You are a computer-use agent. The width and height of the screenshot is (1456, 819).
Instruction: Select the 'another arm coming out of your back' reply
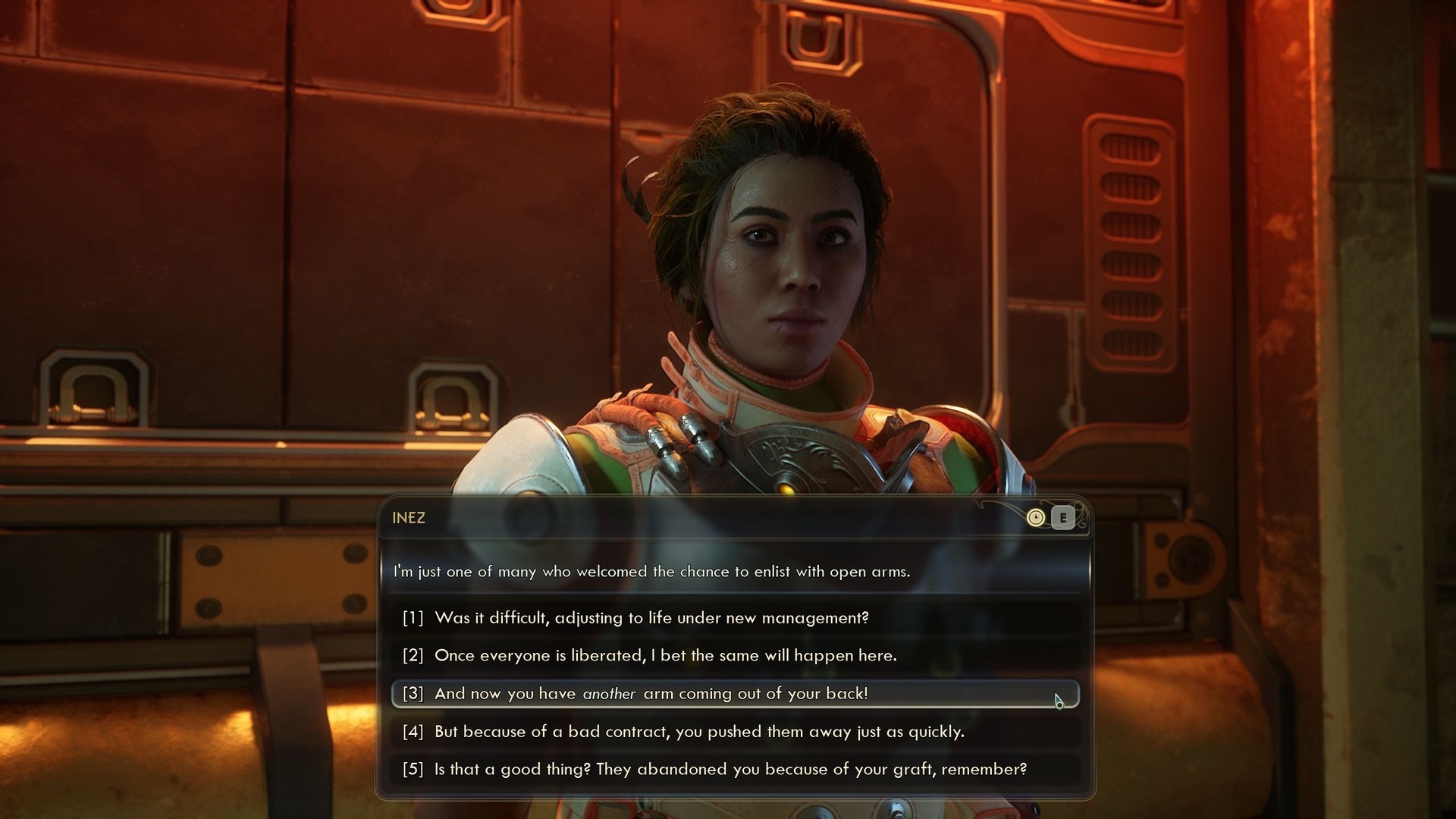(651, 694)
